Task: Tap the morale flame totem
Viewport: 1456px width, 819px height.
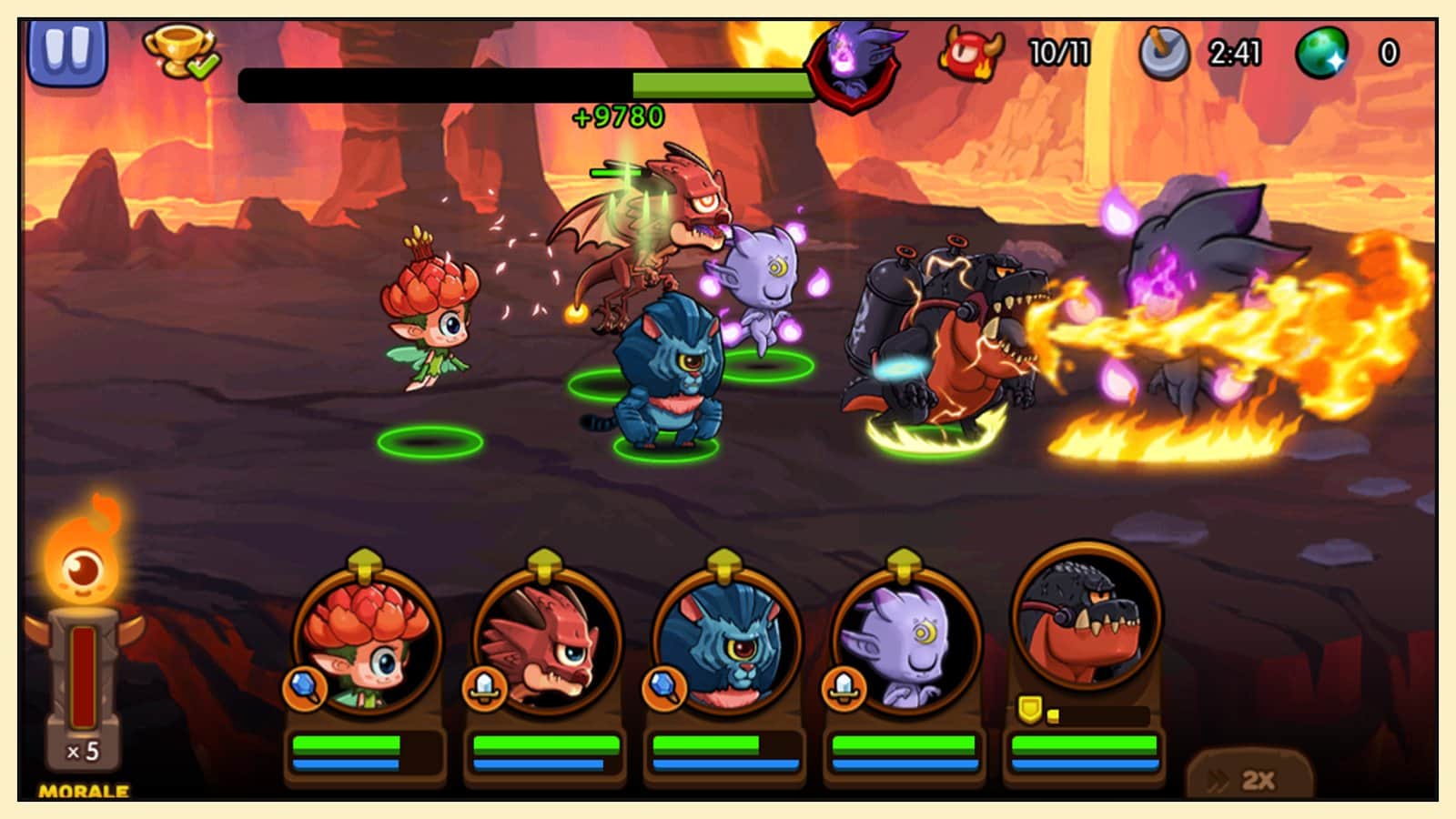Action: [83, 655]
